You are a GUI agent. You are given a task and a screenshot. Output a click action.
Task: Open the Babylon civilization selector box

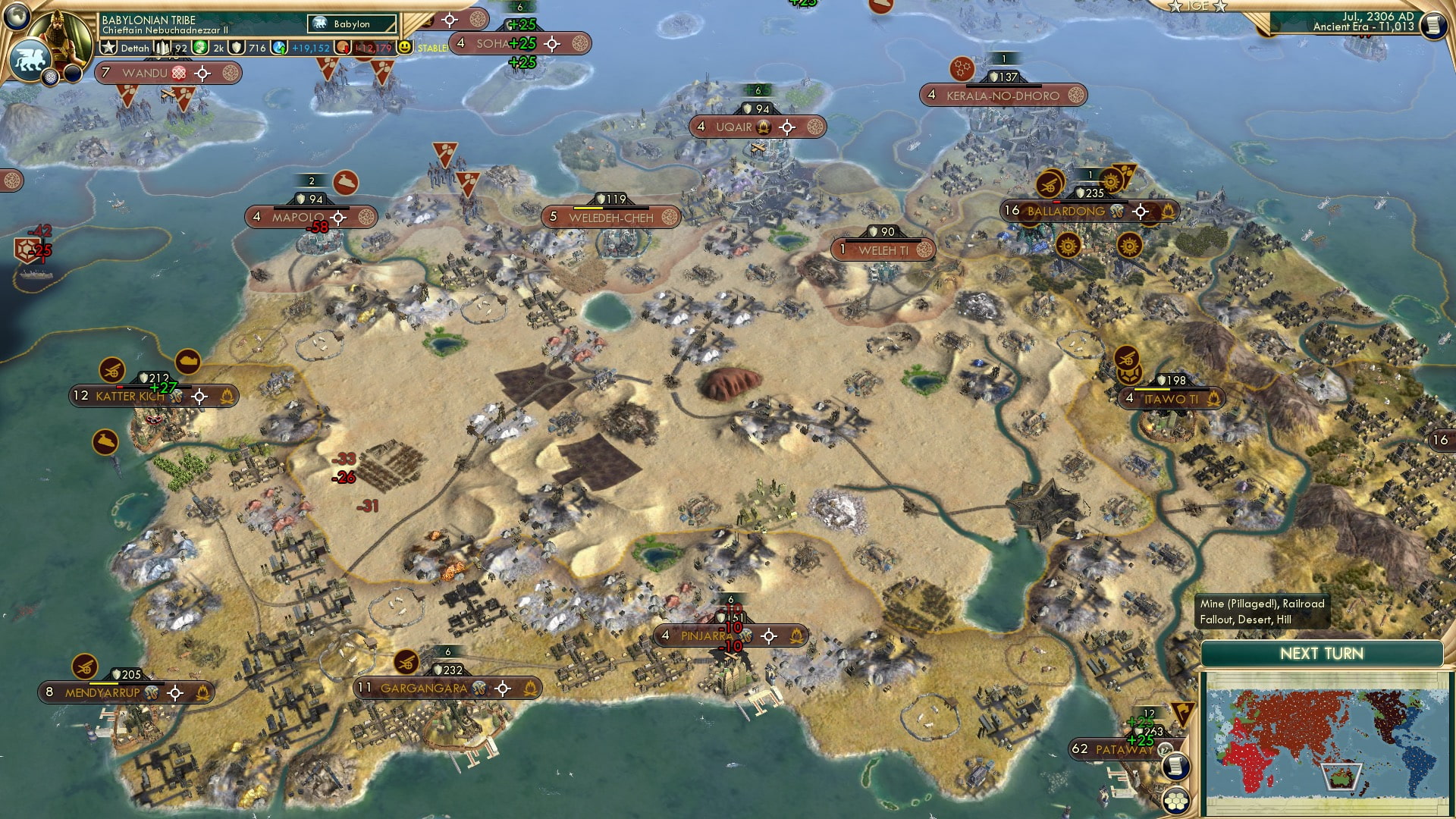click(x=349, y=24)
